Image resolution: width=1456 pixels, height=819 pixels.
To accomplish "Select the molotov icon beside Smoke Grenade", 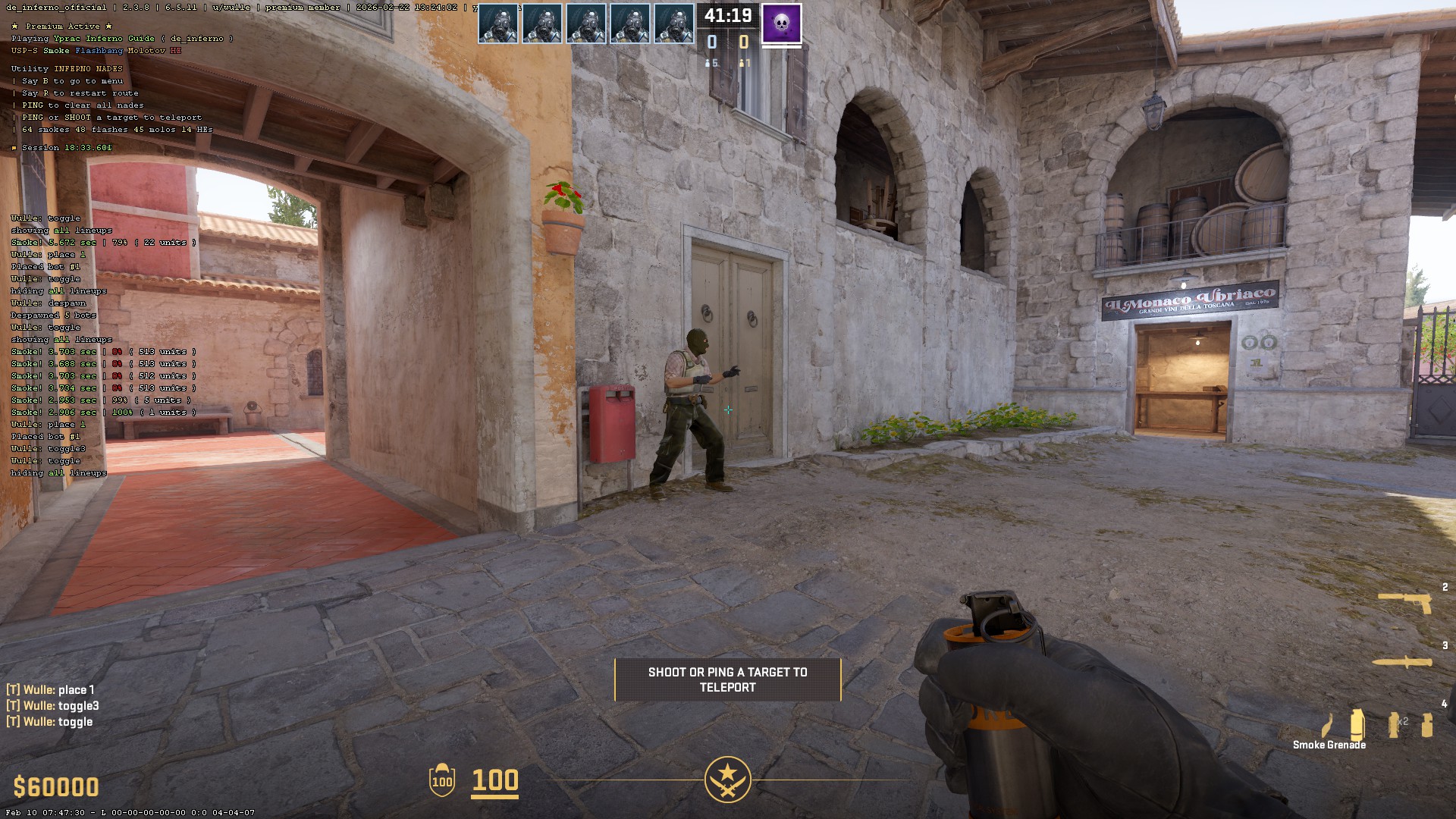I will [1326, 726].
